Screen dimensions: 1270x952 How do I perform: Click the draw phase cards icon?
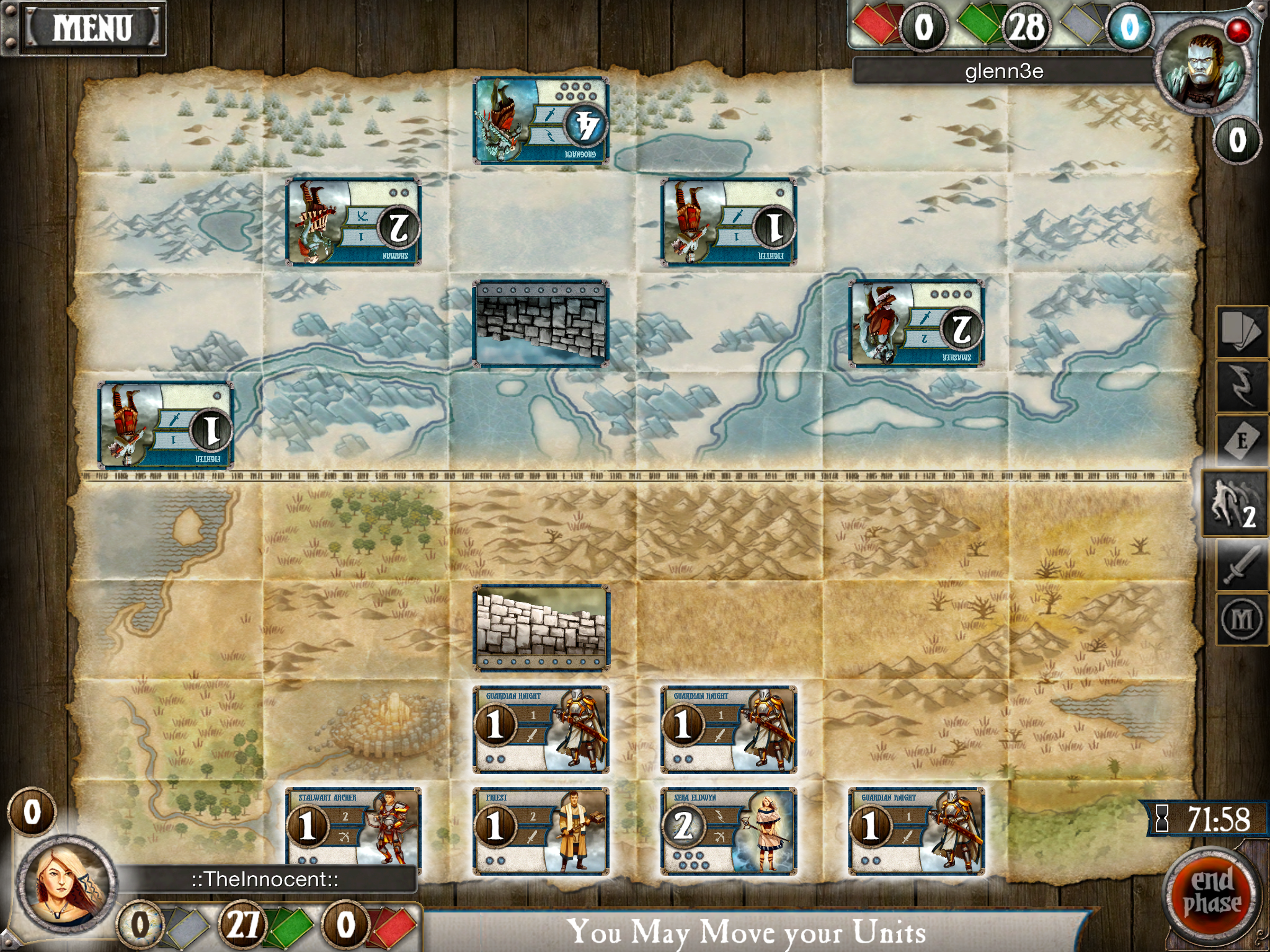[1241, 331]
